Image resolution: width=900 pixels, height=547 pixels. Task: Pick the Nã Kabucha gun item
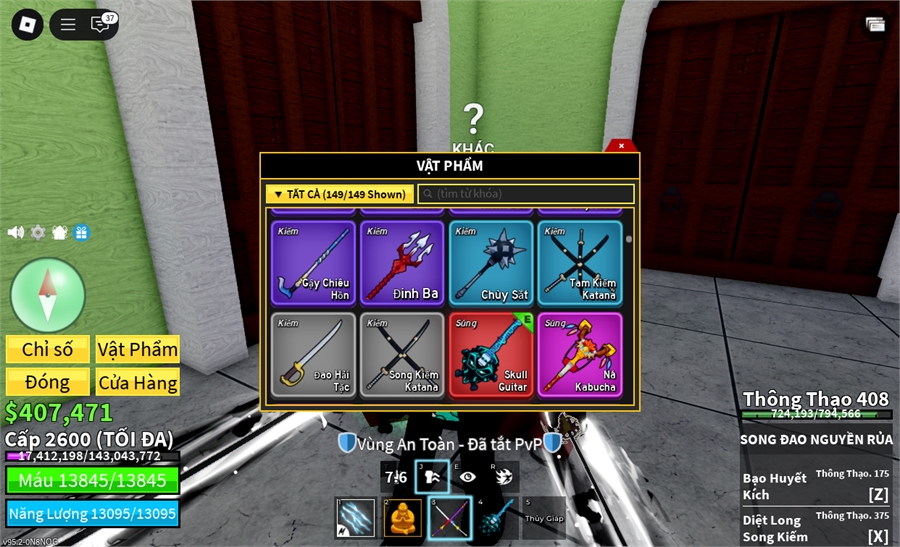click(580, 355)
